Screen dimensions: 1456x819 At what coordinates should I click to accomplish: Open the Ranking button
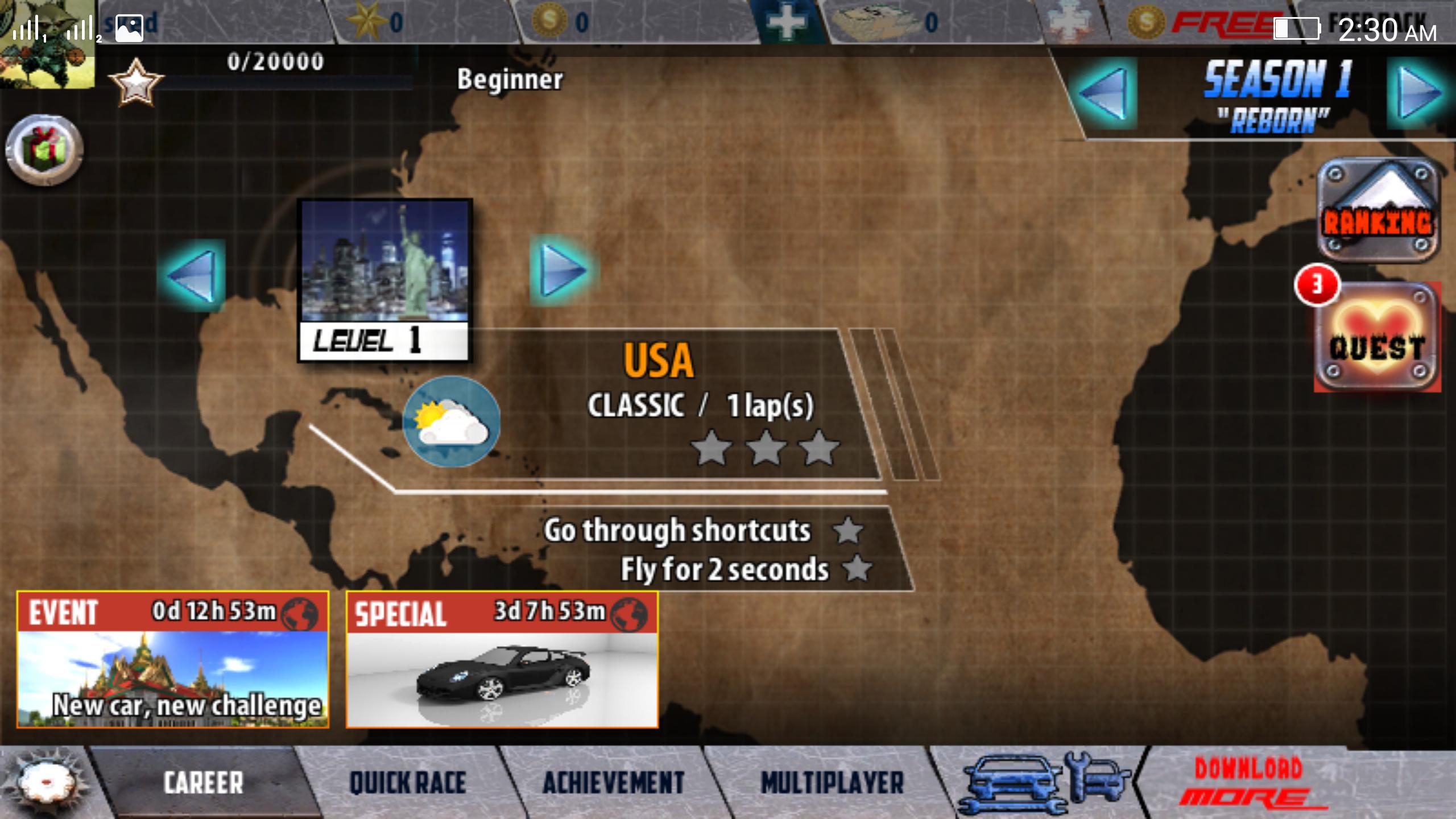[1378, 210]
